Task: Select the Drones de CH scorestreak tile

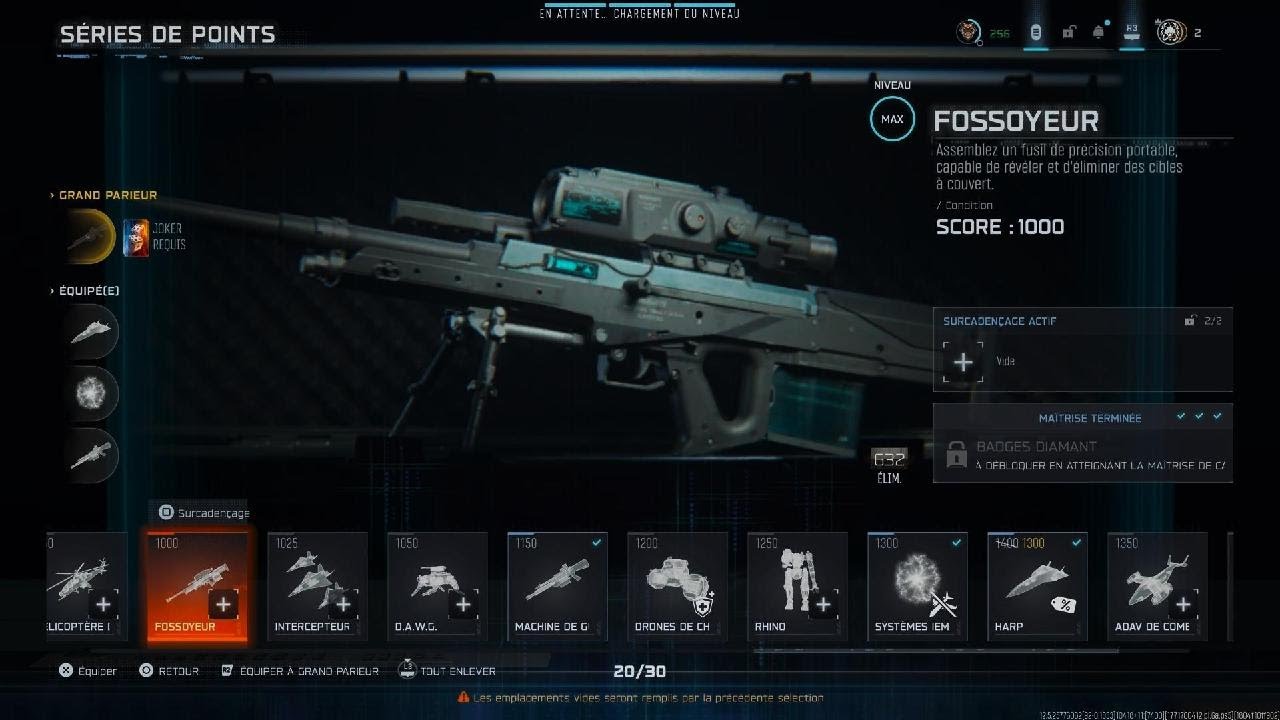Action: coord(677,586)
